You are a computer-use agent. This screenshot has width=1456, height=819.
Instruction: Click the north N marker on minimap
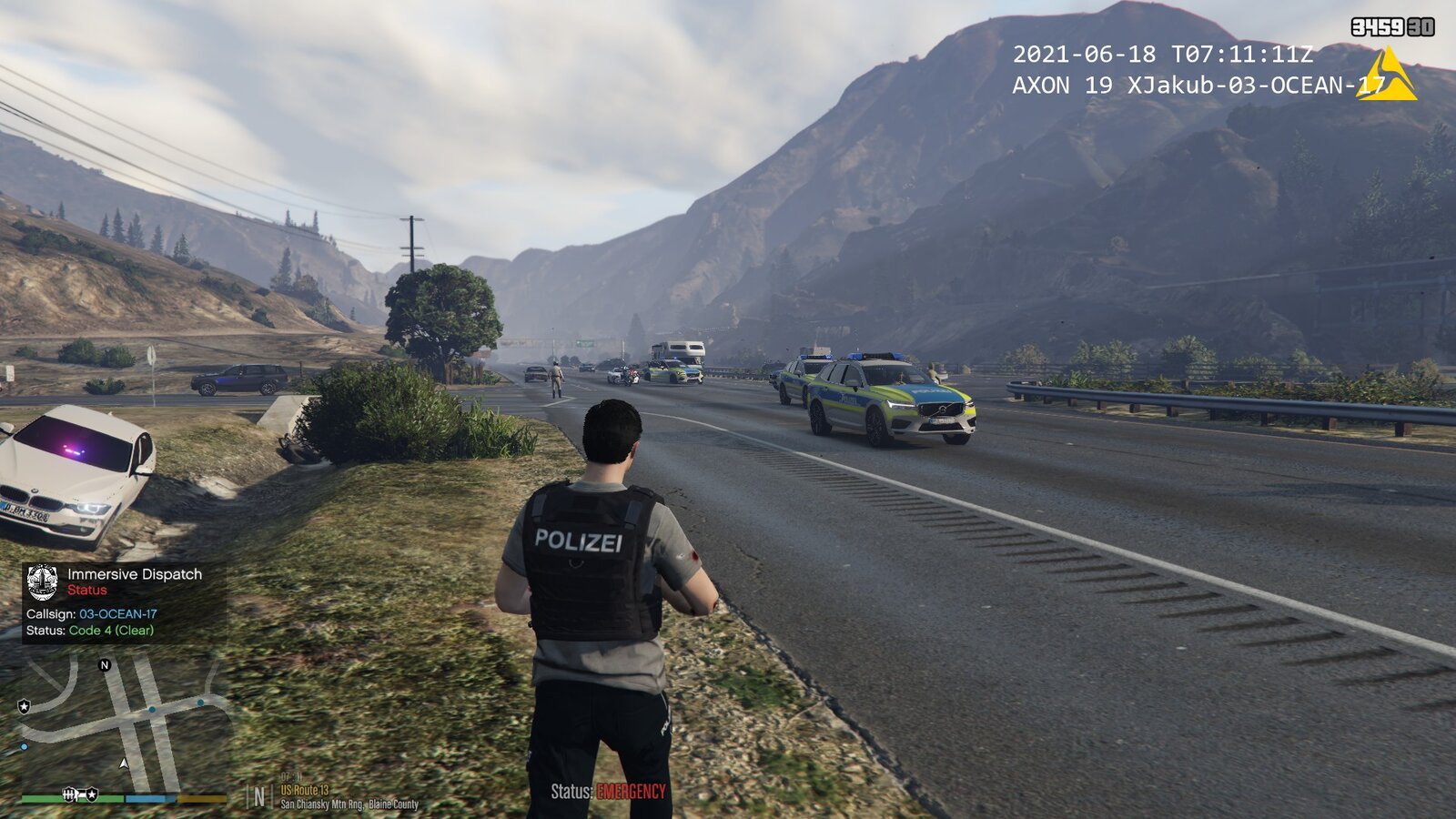tap(105, 665)
